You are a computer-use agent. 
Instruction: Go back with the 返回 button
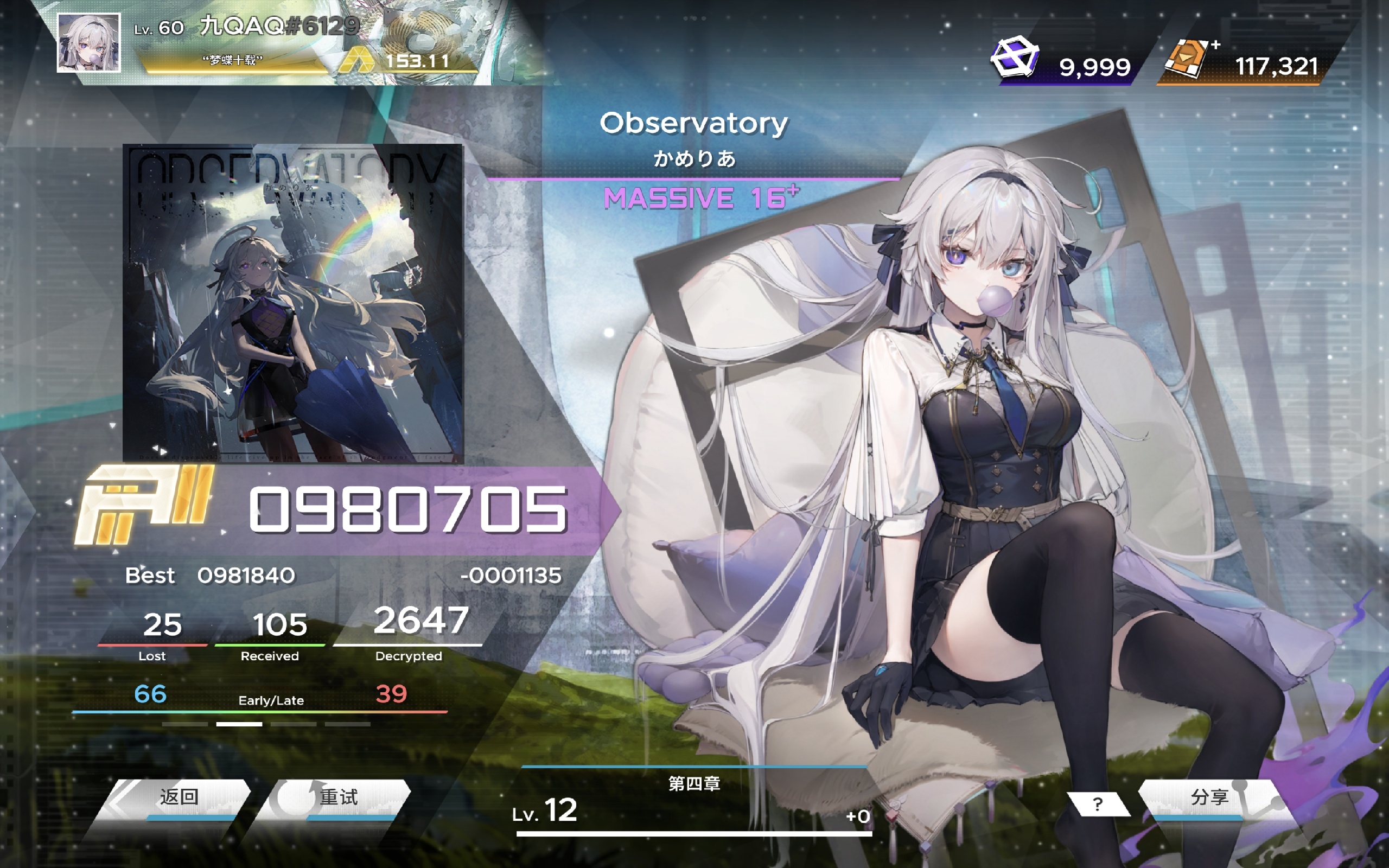point(178,798)
